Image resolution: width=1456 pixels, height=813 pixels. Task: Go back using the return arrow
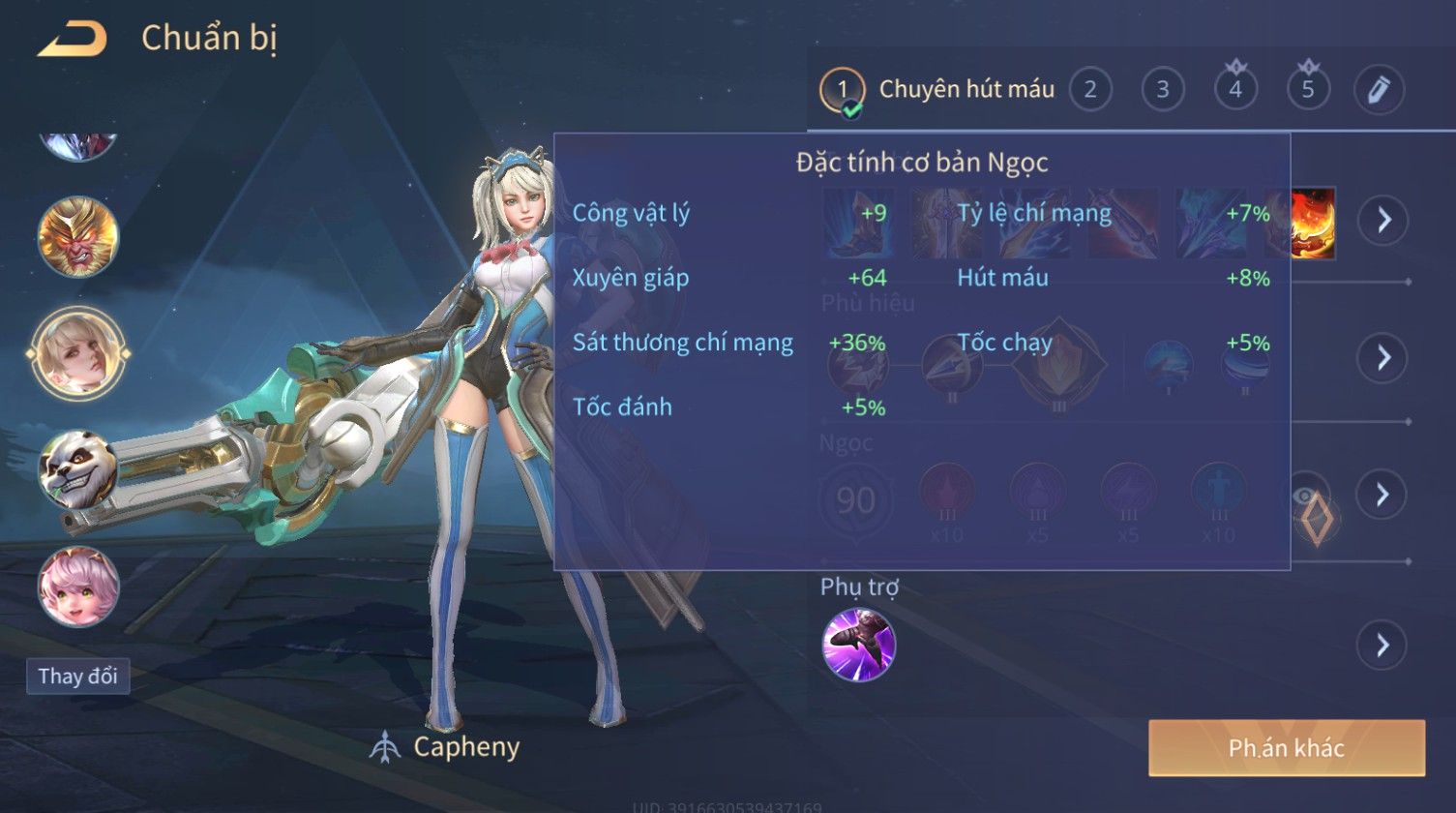[x=74, y=39]
